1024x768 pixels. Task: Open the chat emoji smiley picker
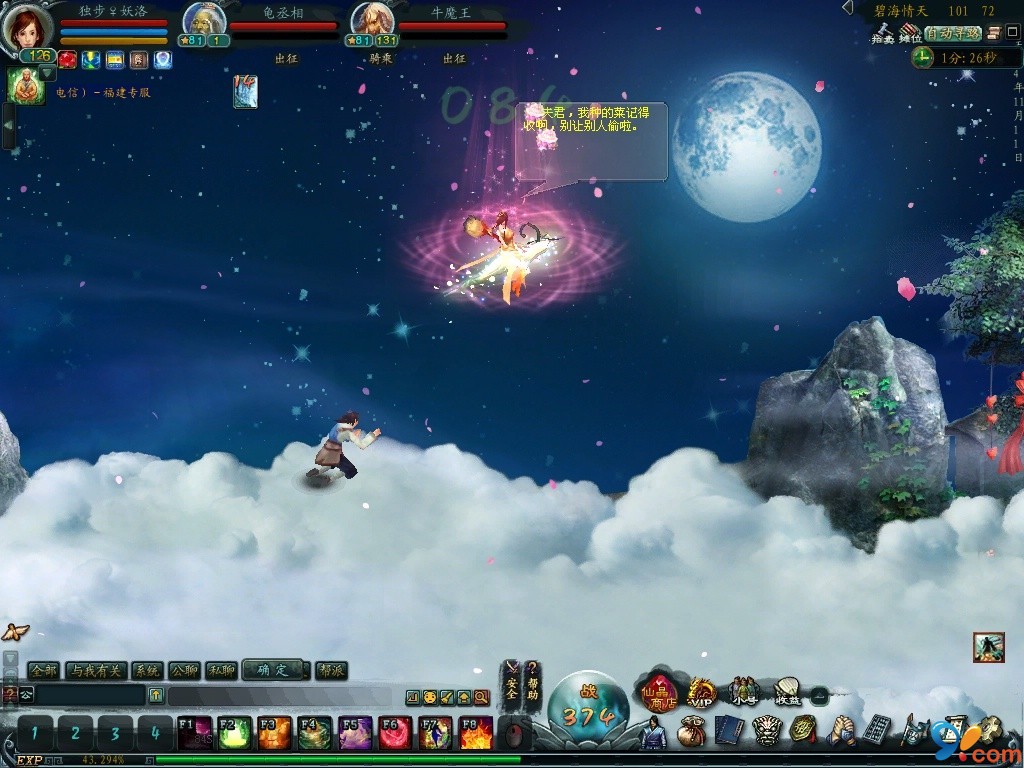[x=429, y=697]
